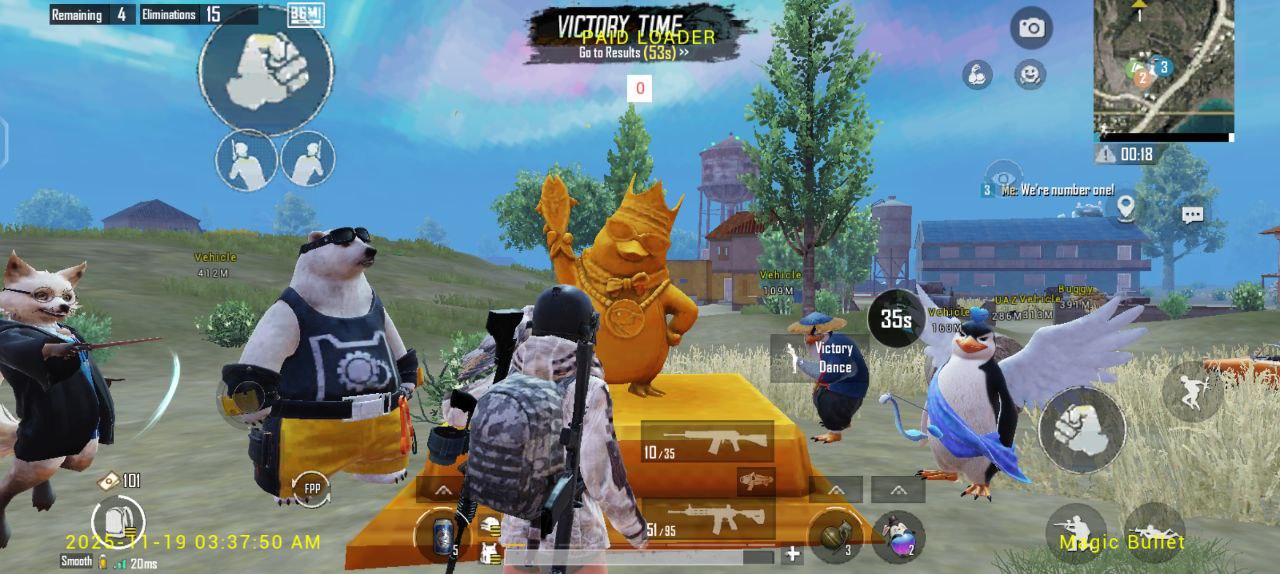
Task: Toggle the eye spectate icon
Action: [x=1002, y=175]
